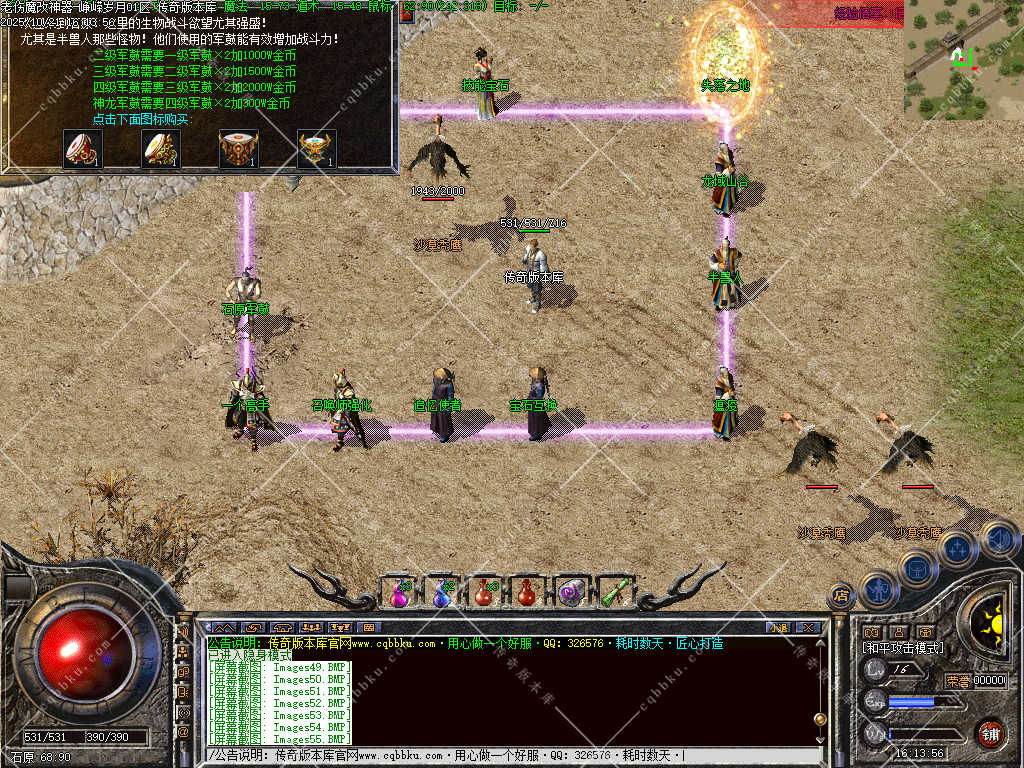Use the green rolled scroll belt item

(x=614, y=593)
